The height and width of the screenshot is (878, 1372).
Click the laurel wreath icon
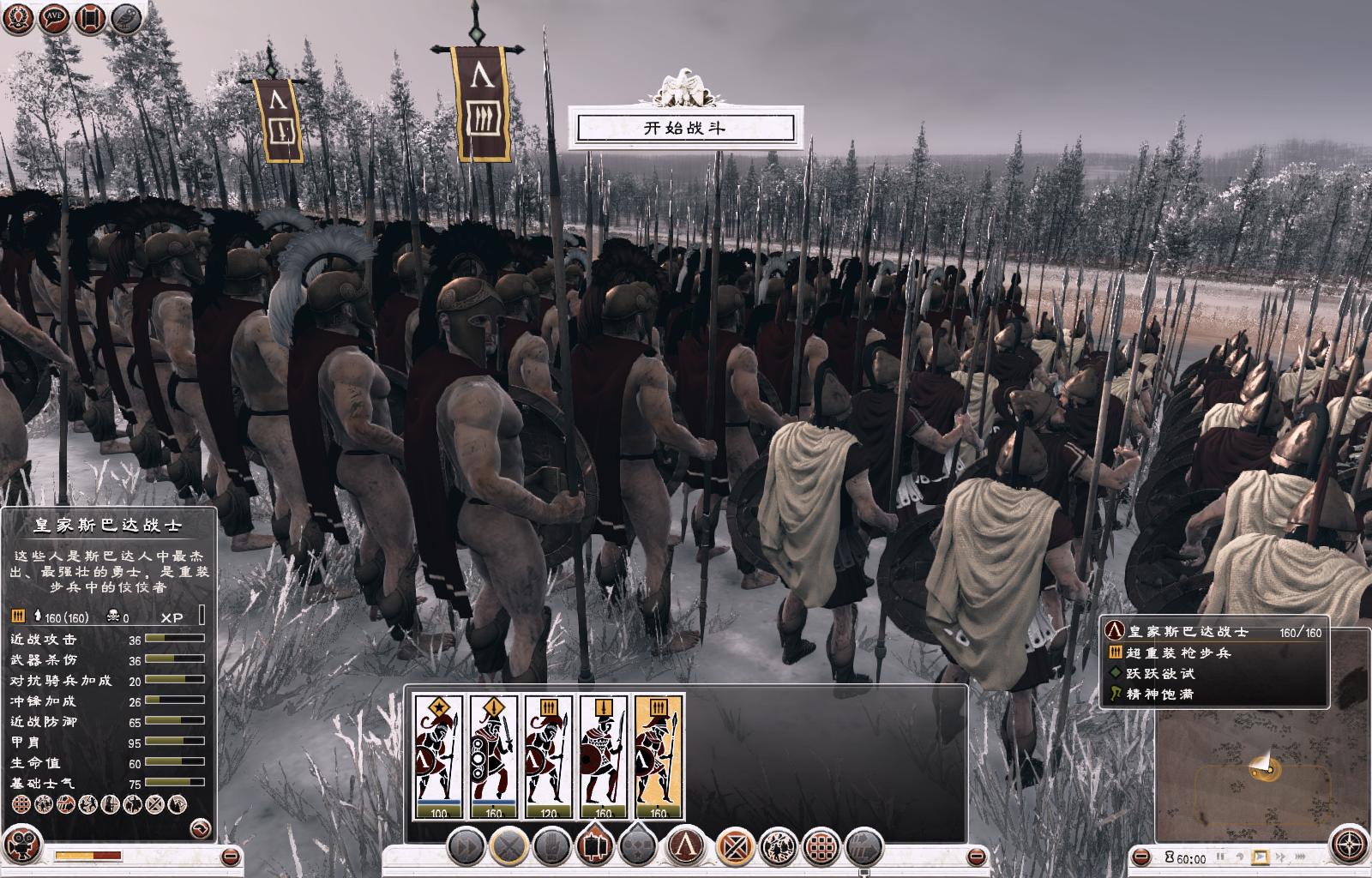click(x=18, y=19)
